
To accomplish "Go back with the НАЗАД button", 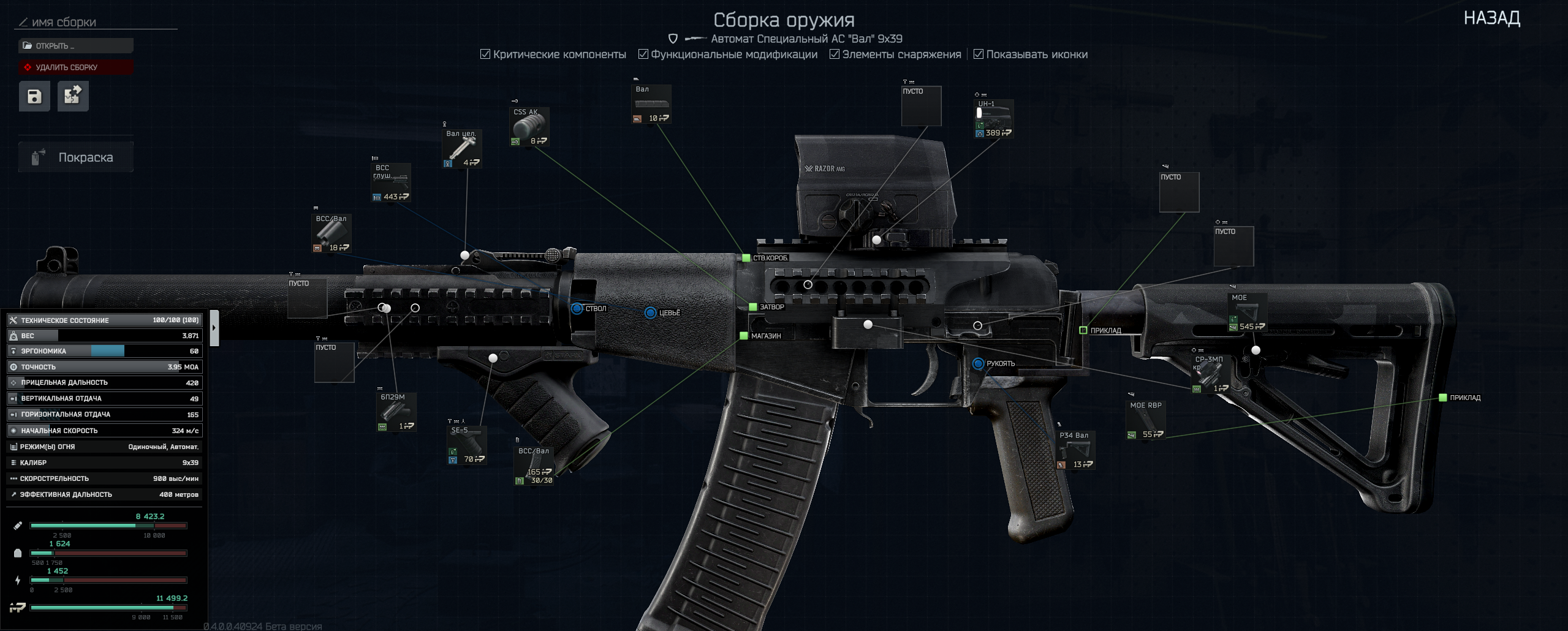I will [1491, 18].
